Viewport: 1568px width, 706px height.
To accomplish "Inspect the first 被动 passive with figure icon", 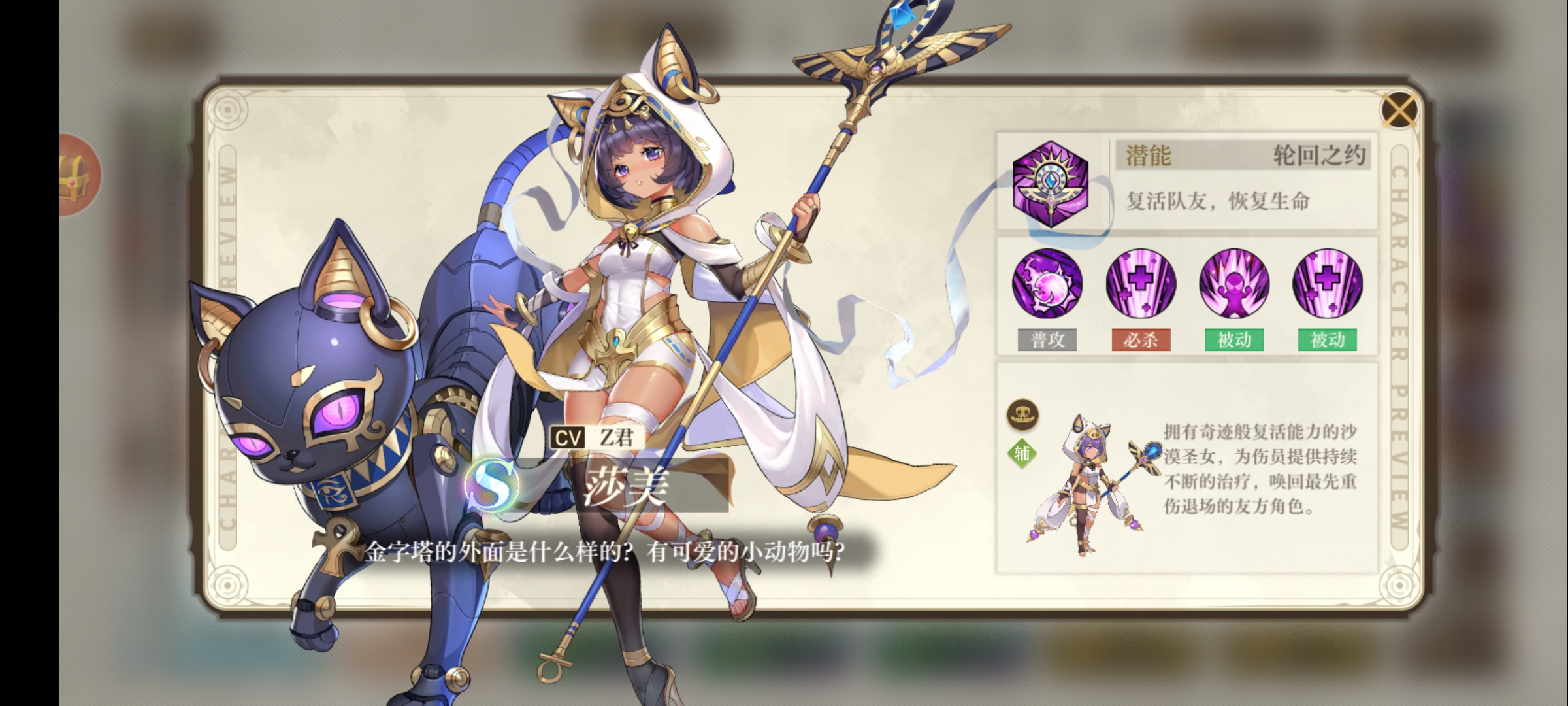I will pyautogui.click(x=1234, y=284).
